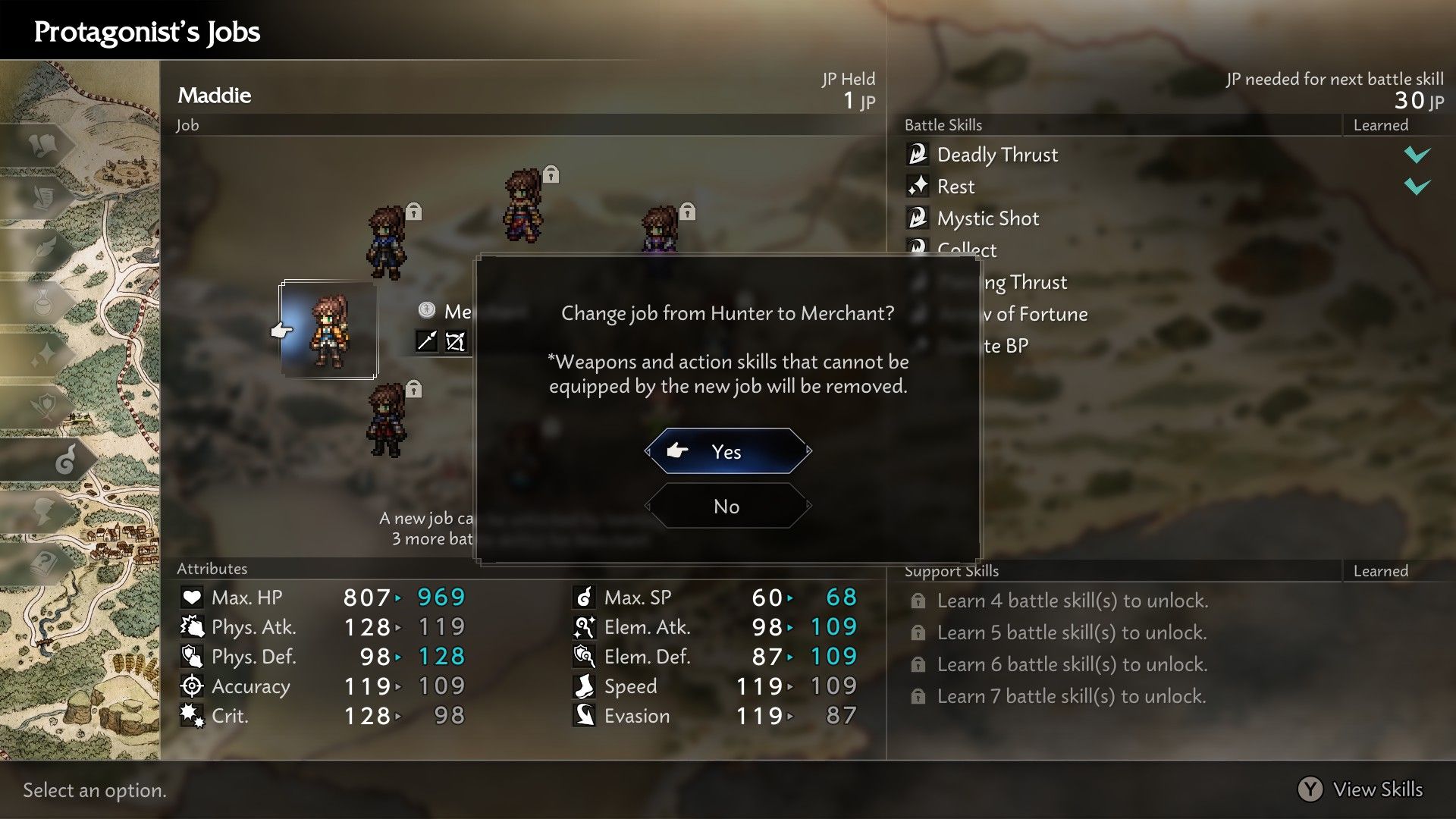Viewport: 1456px width, 819px height.
Task: Pick the locked job sprite at top center
Action: click(x=523, y=206)
